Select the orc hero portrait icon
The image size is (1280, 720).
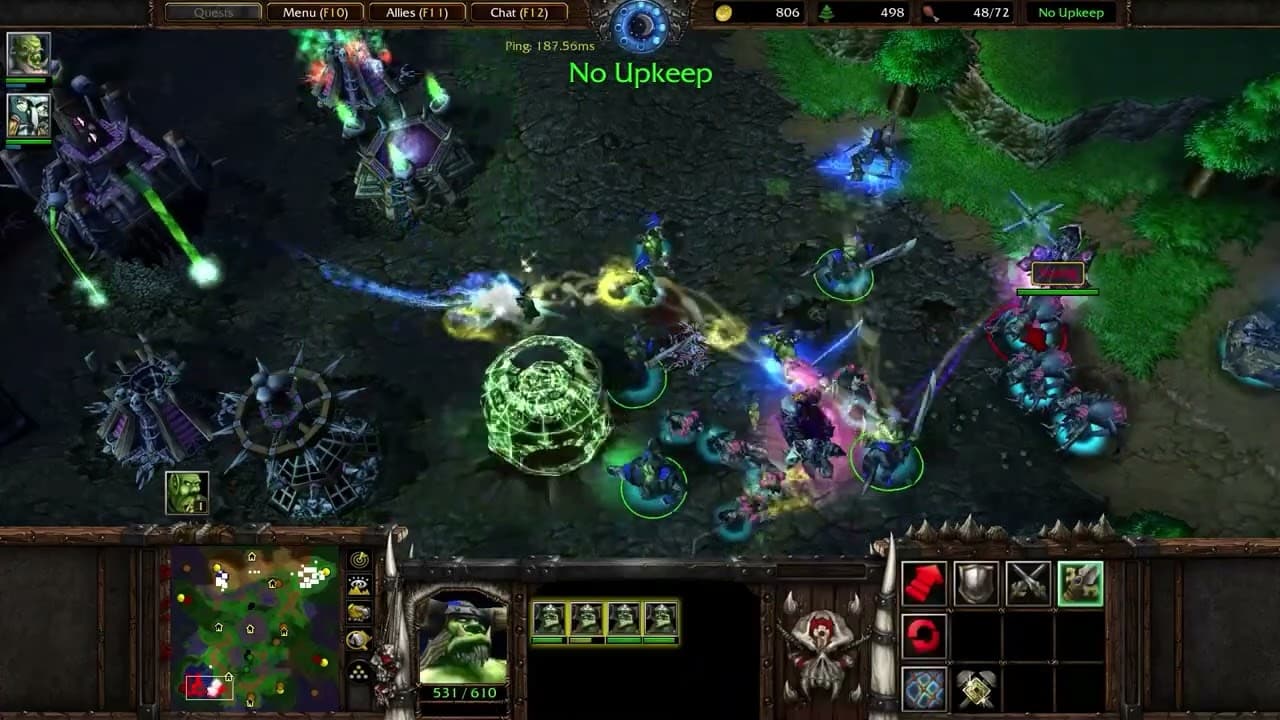(x=27, y=55)
